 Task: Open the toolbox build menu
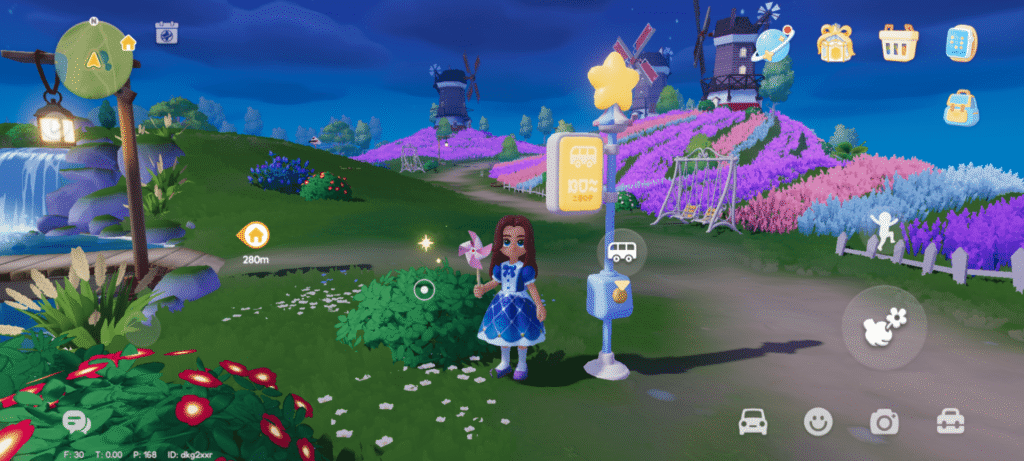(x=950, y=422)
